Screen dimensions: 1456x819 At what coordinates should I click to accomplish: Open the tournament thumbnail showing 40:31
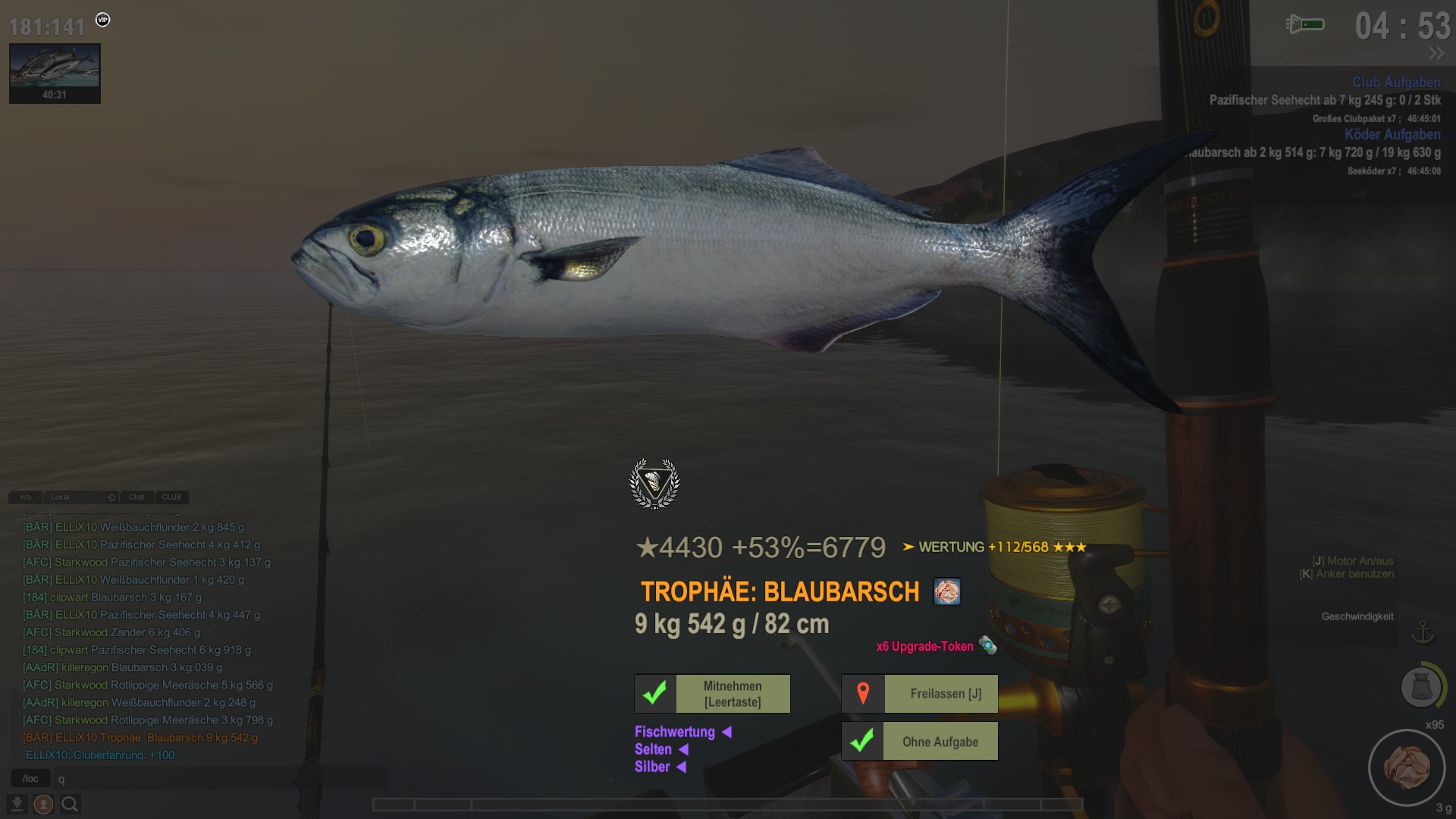click(55, 73)
